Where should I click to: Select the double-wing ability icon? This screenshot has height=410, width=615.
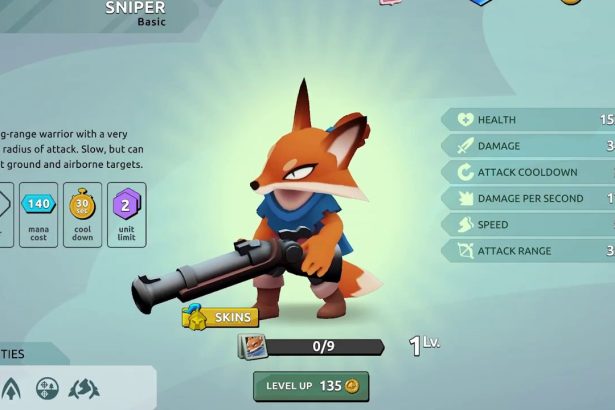86,389
